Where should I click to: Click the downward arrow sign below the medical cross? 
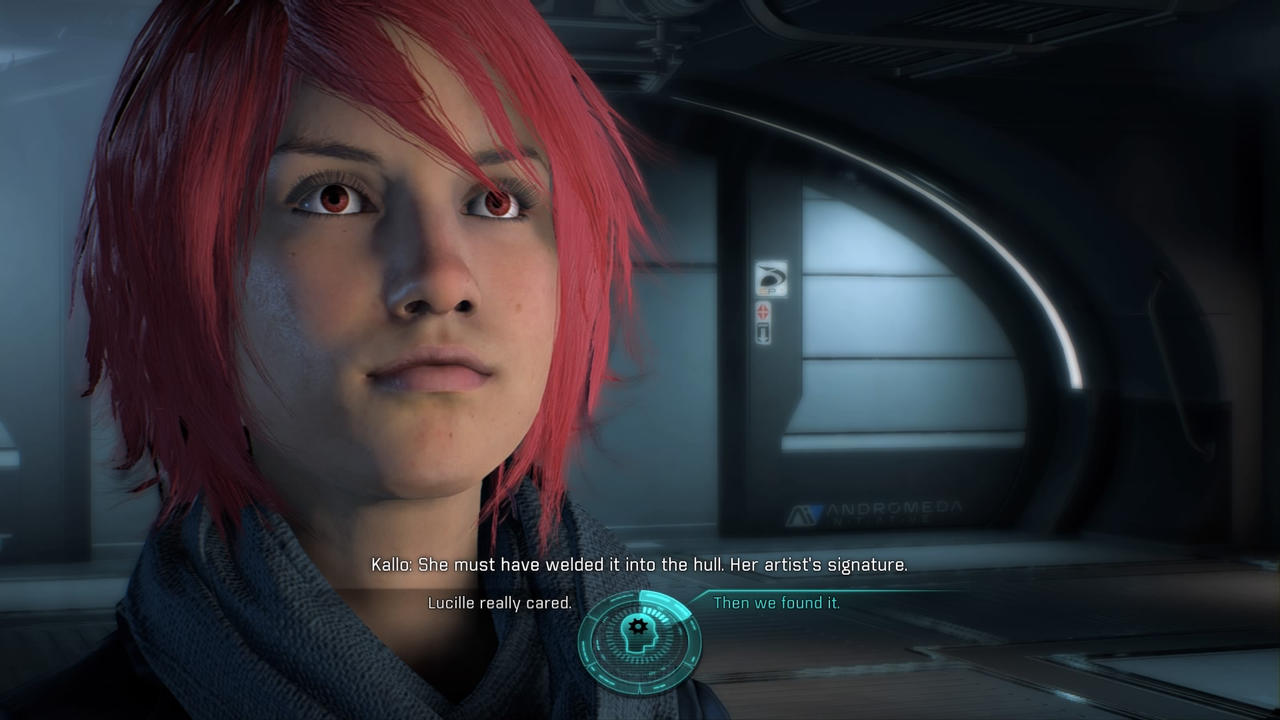tap(763, 333)
